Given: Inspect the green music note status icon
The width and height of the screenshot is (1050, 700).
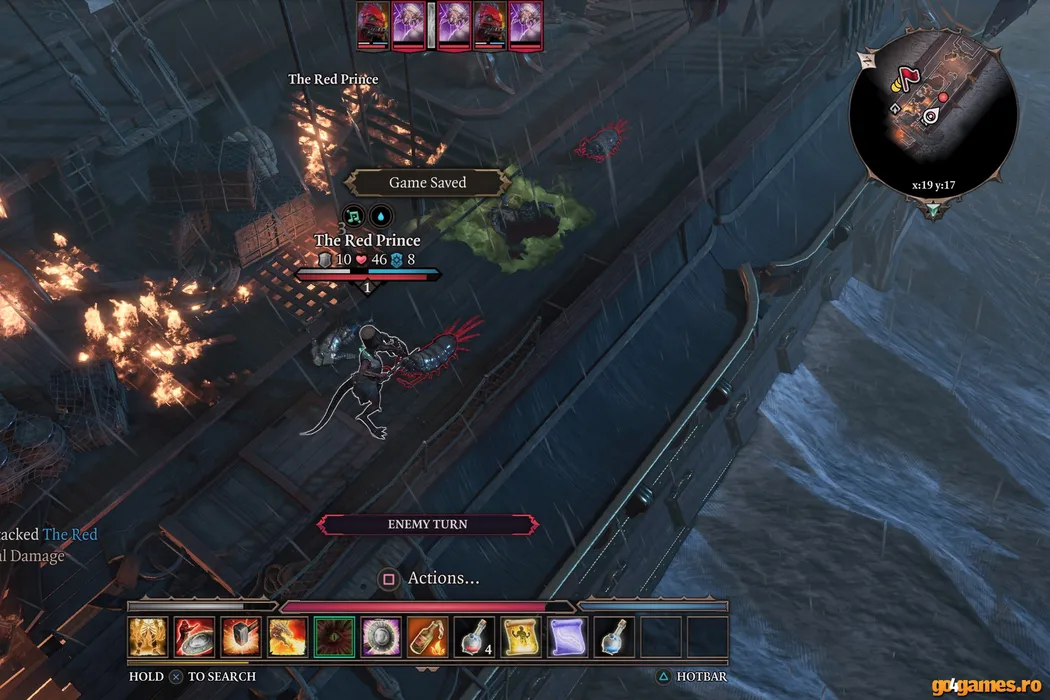Looking at the screenshot, I should click(353, 215).
